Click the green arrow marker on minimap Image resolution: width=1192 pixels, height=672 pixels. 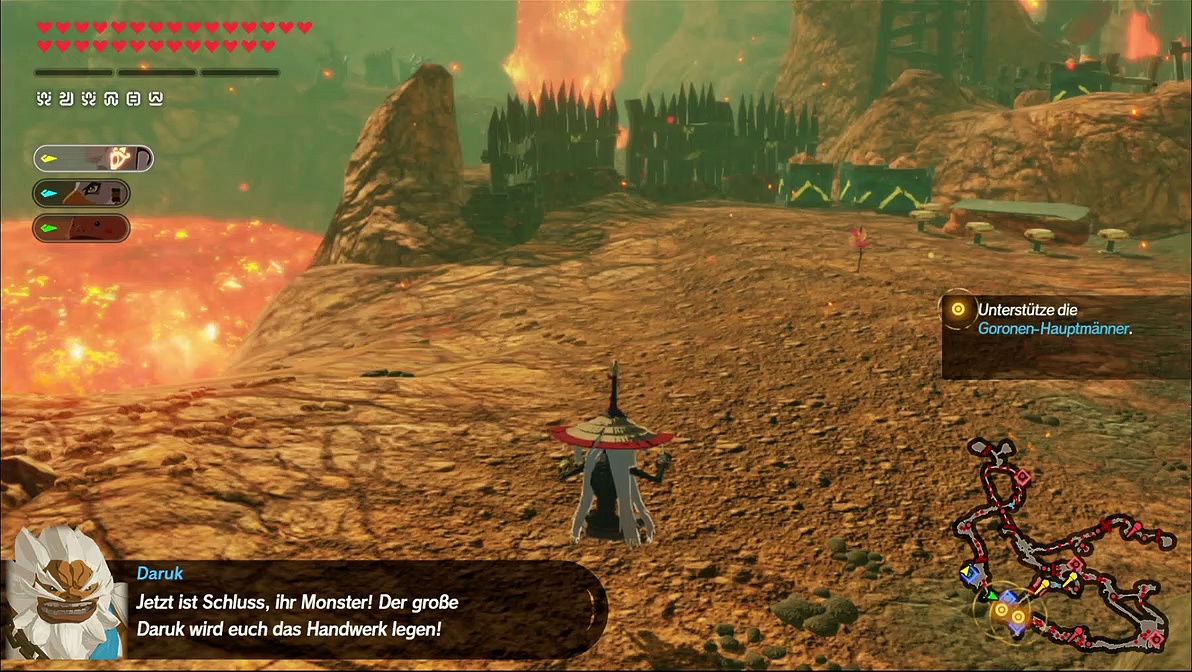991,595
